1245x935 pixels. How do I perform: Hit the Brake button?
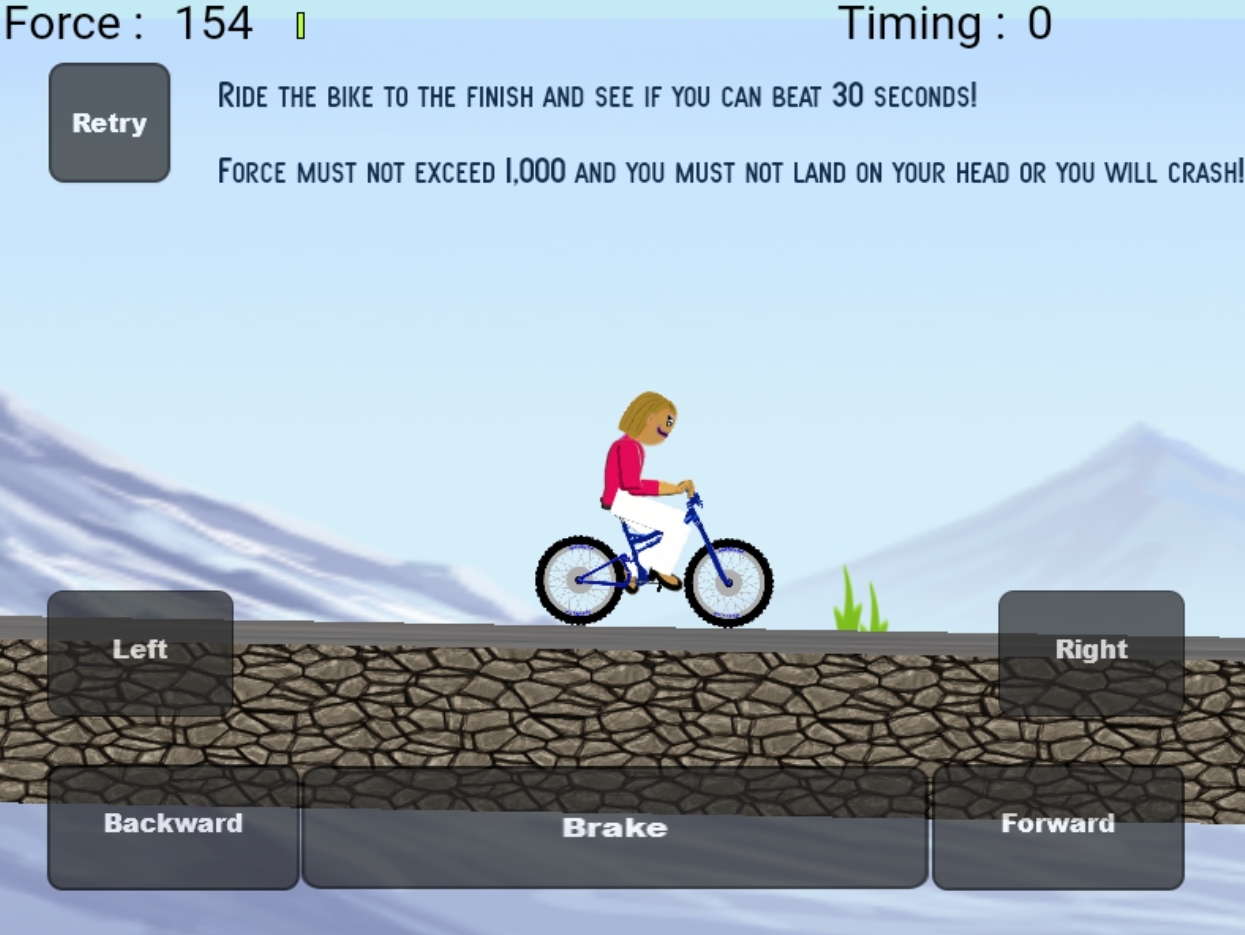(x=614, y=827)
